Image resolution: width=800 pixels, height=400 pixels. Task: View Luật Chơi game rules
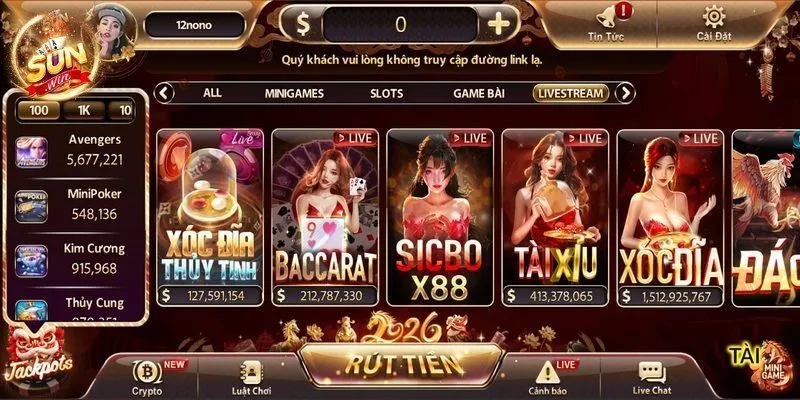[250, 375]
